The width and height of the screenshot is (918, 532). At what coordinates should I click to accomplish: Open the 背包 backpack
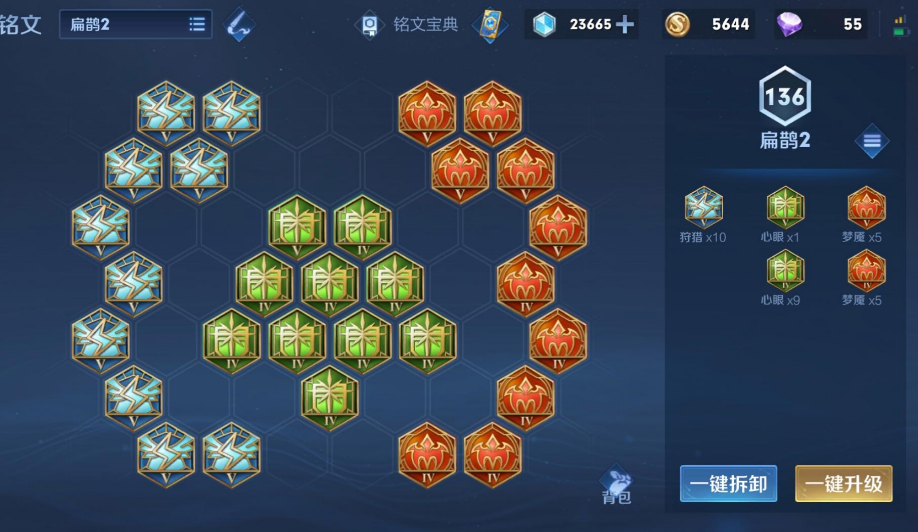click(616, 486)
